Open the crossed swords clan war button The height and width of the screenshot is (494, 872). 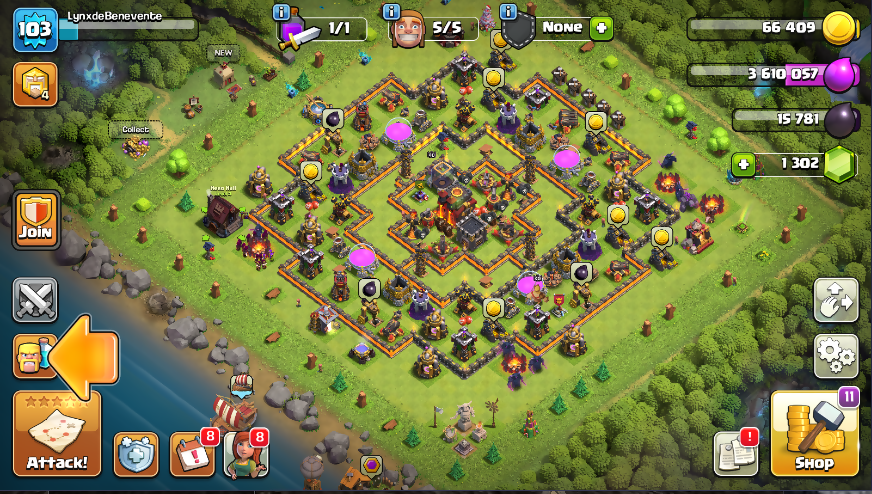(34, 300)
